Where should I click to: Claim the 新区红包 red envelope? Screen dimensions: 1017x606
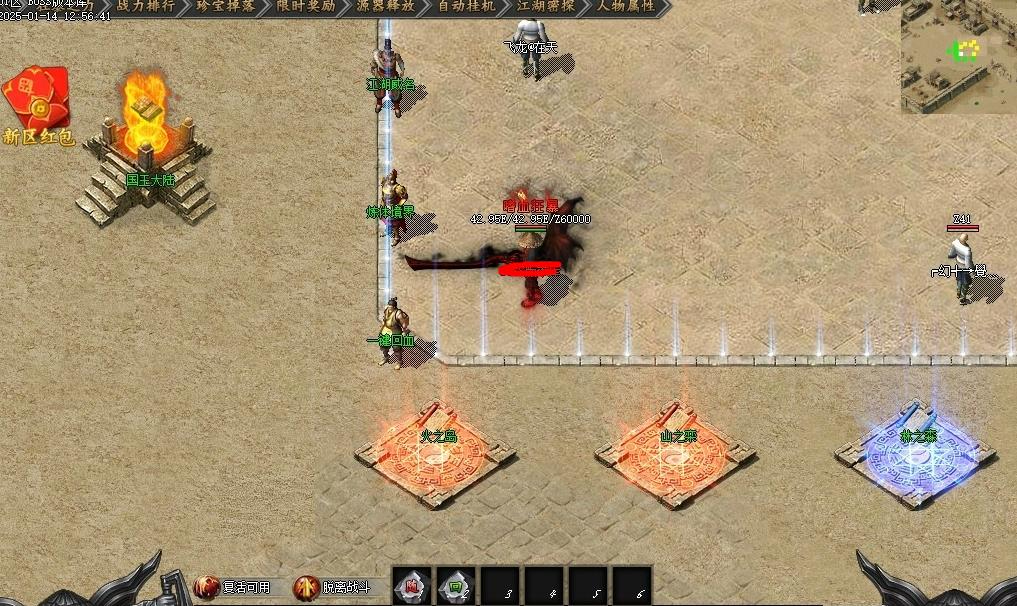pyautogui.click(x=37, y=105)
